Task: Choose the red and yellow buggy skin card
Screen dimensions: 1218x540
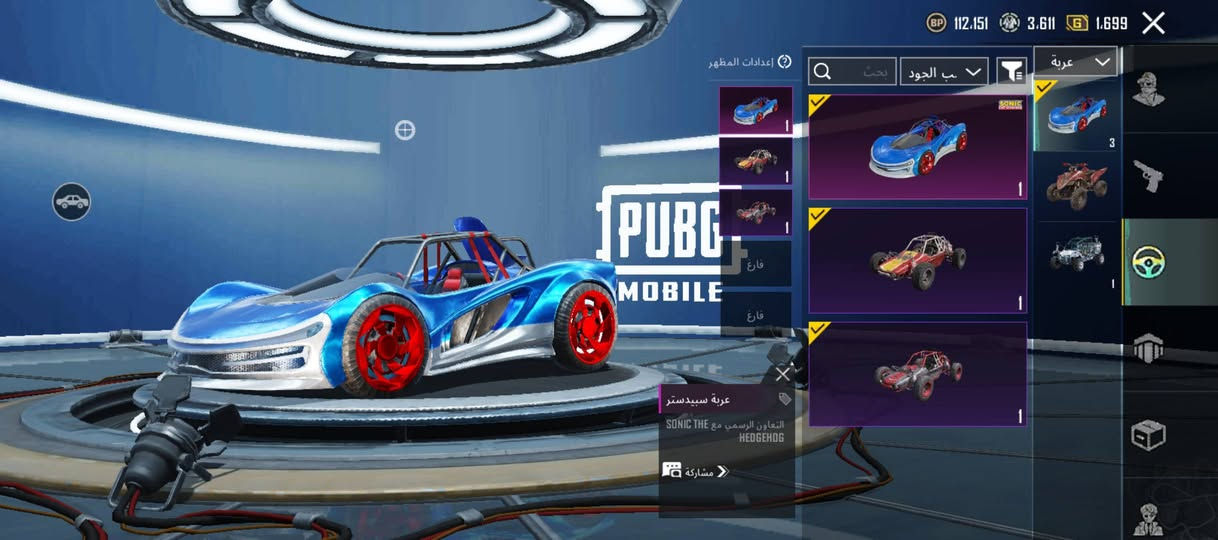Action: point(917,260)
